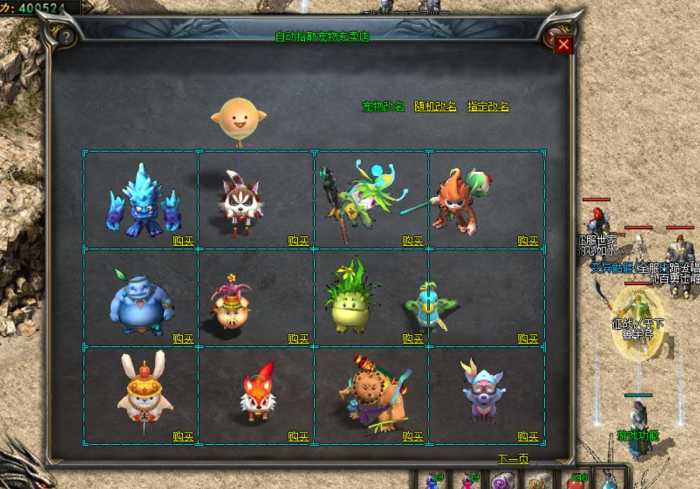
Task: Buy the fat blue ogre pet
Action: click(x=183, y=338)
